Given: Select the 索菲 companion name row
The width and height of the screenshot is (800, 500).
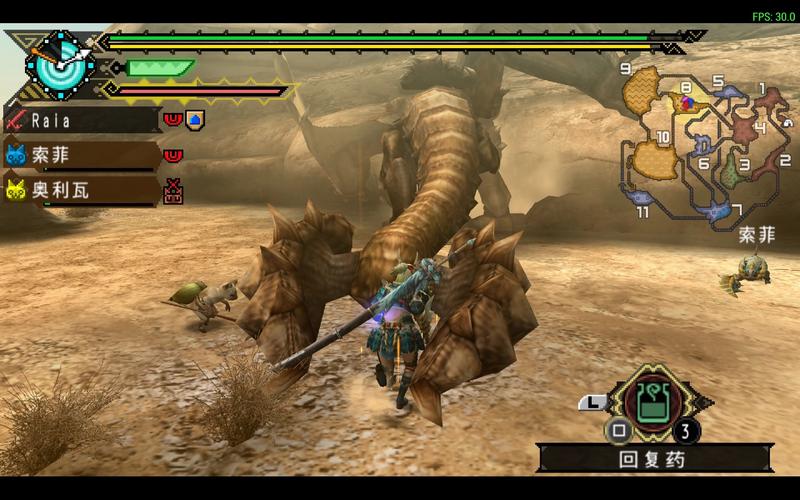Looking at the screenshot, I should click(x=82, y=155).
